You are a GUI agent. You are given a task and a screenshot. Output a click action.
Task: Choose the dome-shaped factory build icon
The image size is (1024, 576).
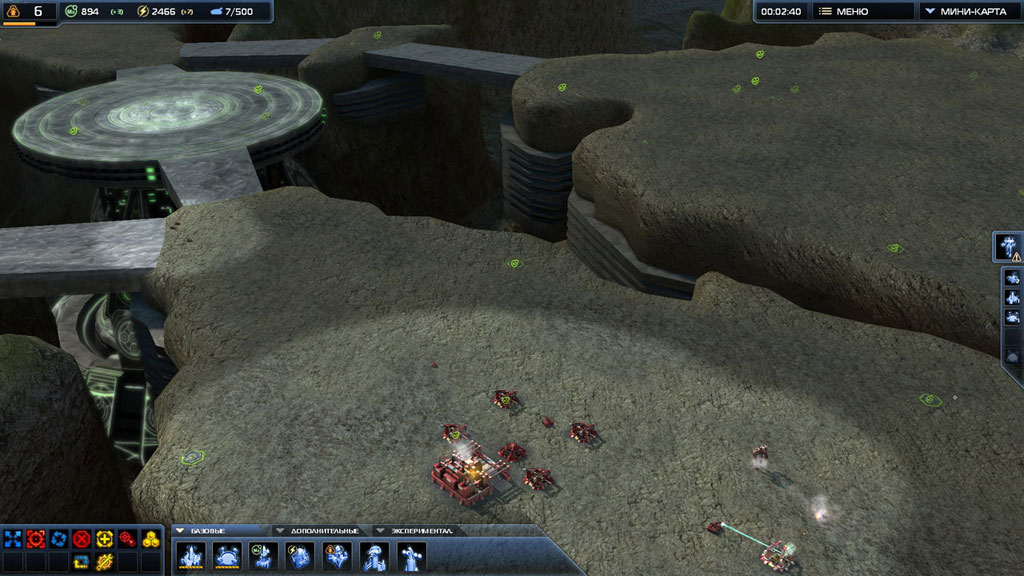pos(227,556)
